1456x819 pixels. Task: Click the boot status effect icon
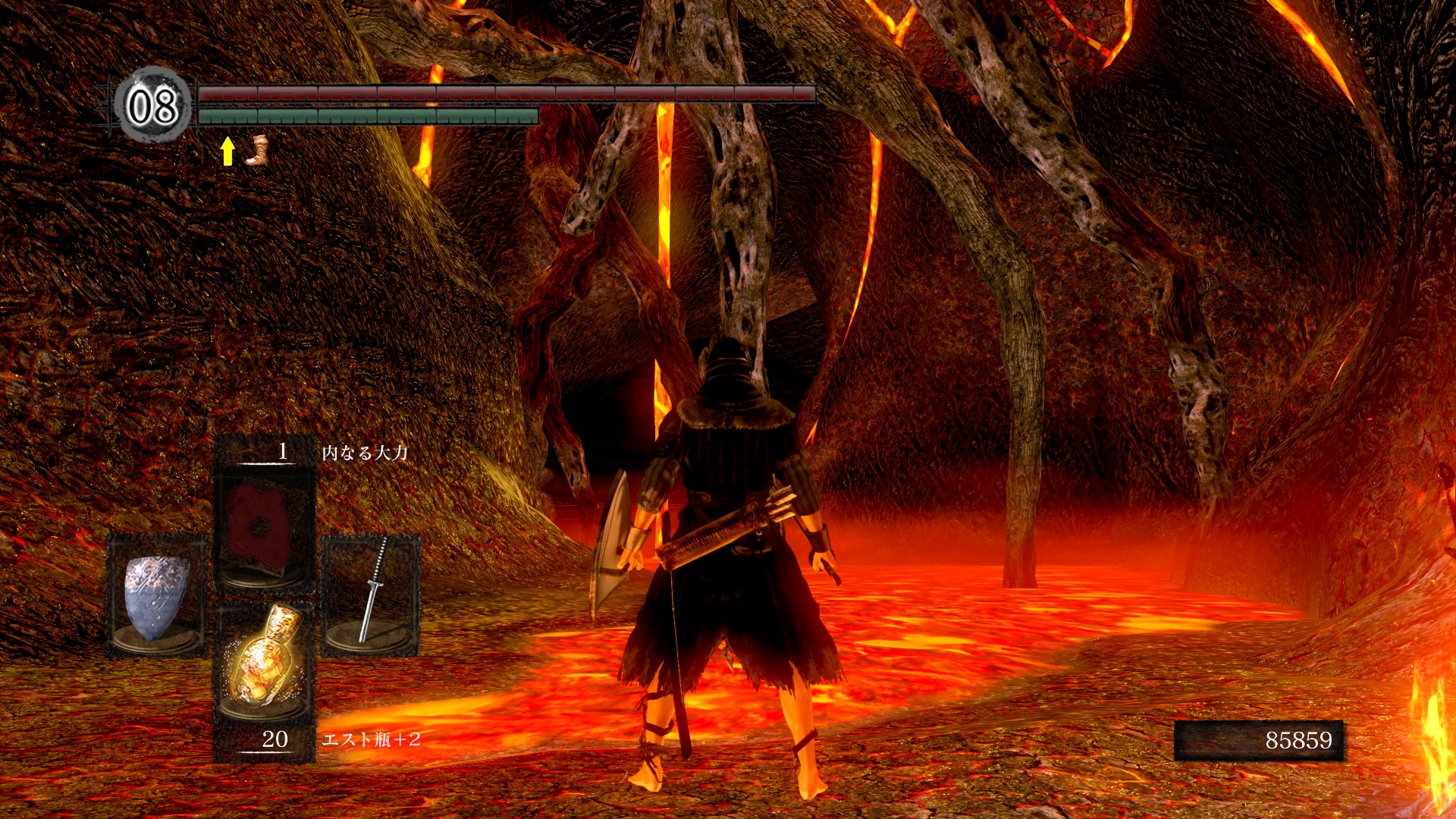[256, 150]
